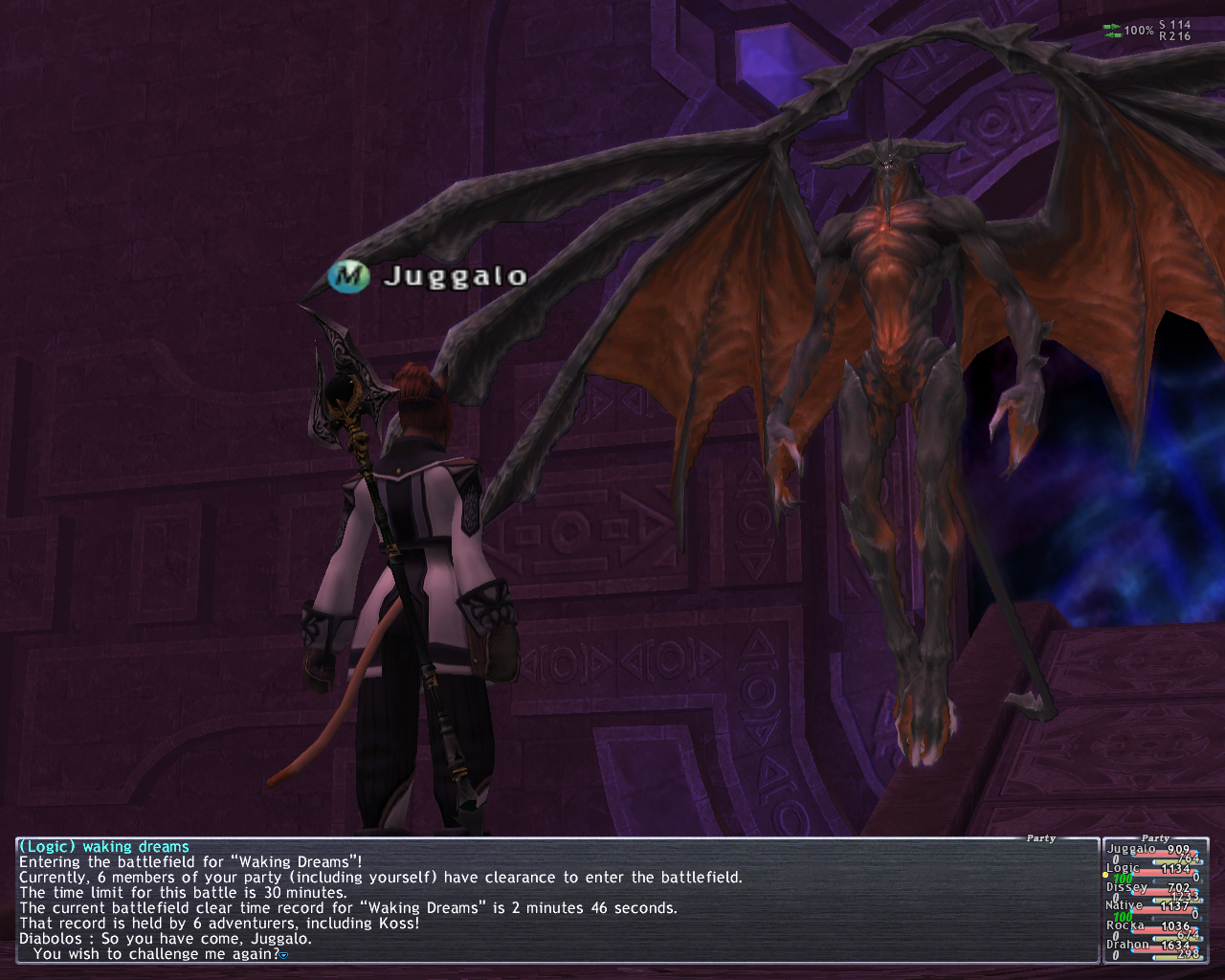This screenshot has height=980, width=1225.
Task: Target party member Logic
Action: click(1124, 868)
